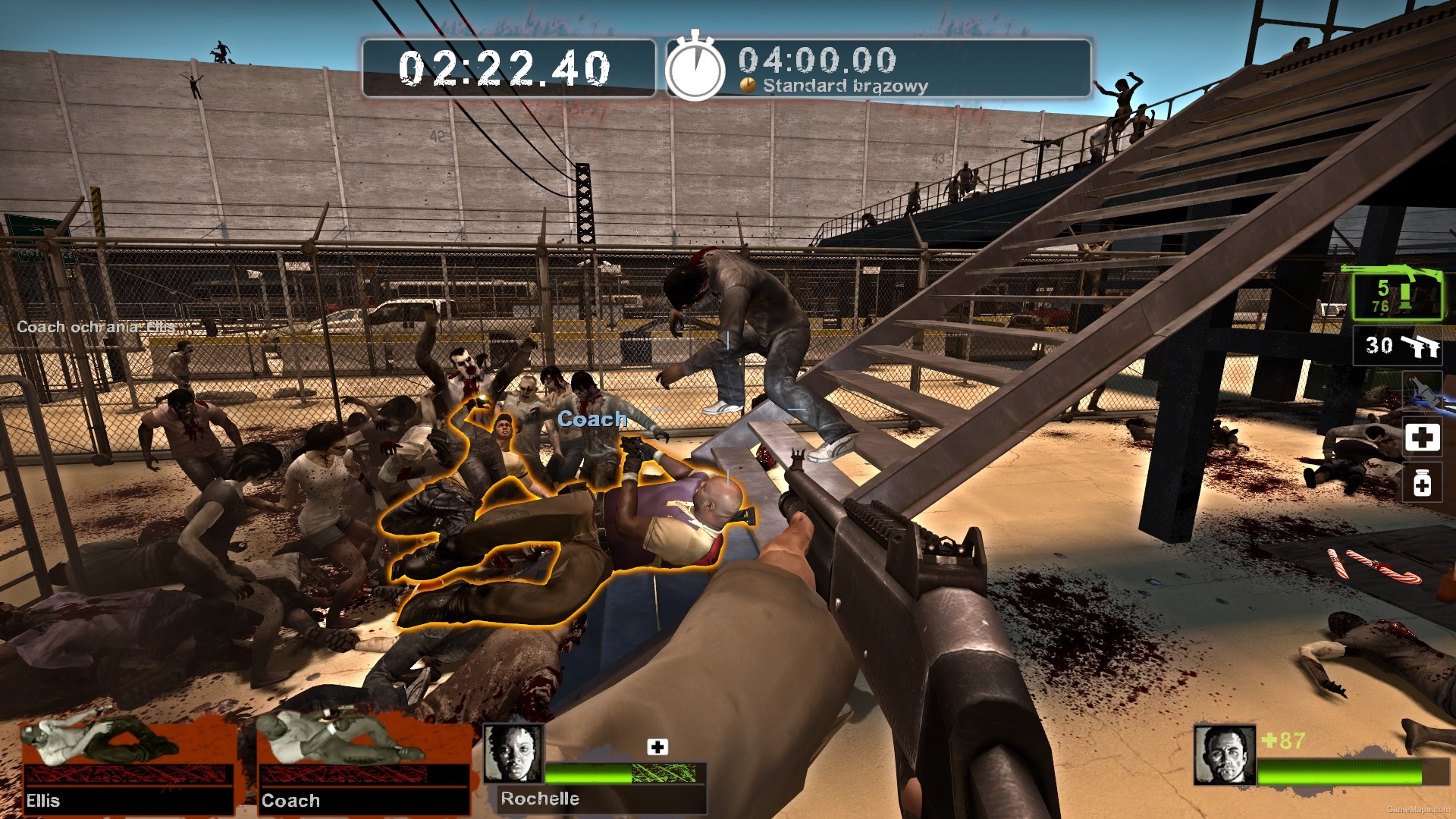Click Ellis's incapacitated teammate panel
Viewport: 1456px width, 819px height.
coord(127,766)
